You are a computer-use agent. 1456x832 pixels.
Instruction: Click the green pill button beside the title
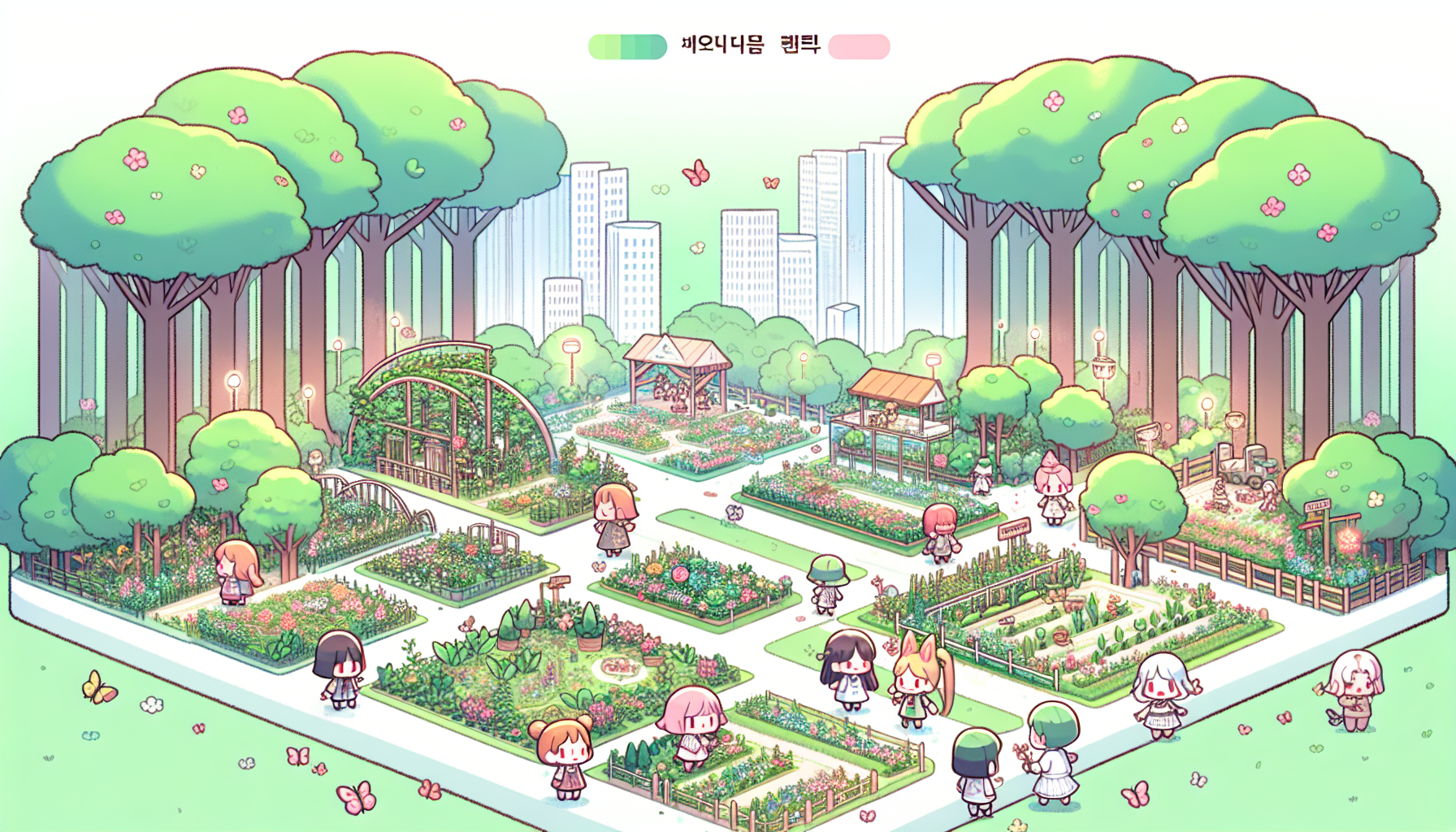pyautogui.click(x=627, y=46)
